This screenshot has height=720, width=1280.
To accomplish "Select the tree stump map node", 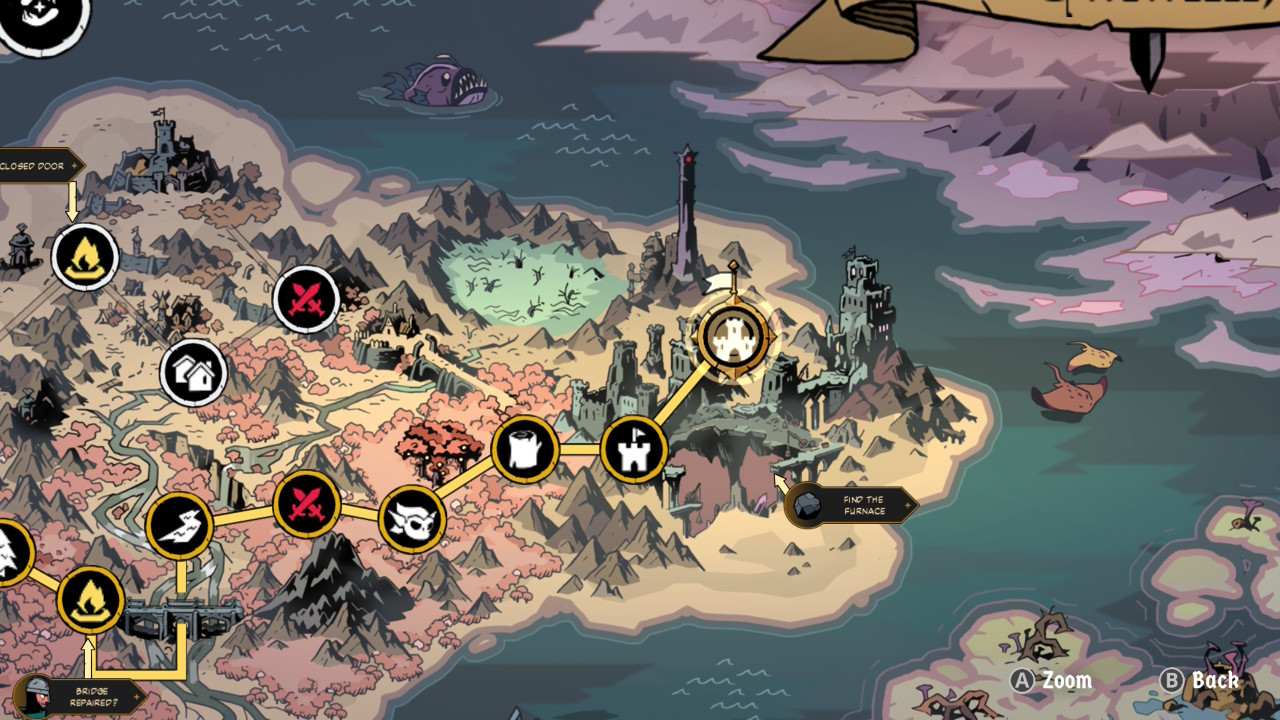I will point(525,450).
